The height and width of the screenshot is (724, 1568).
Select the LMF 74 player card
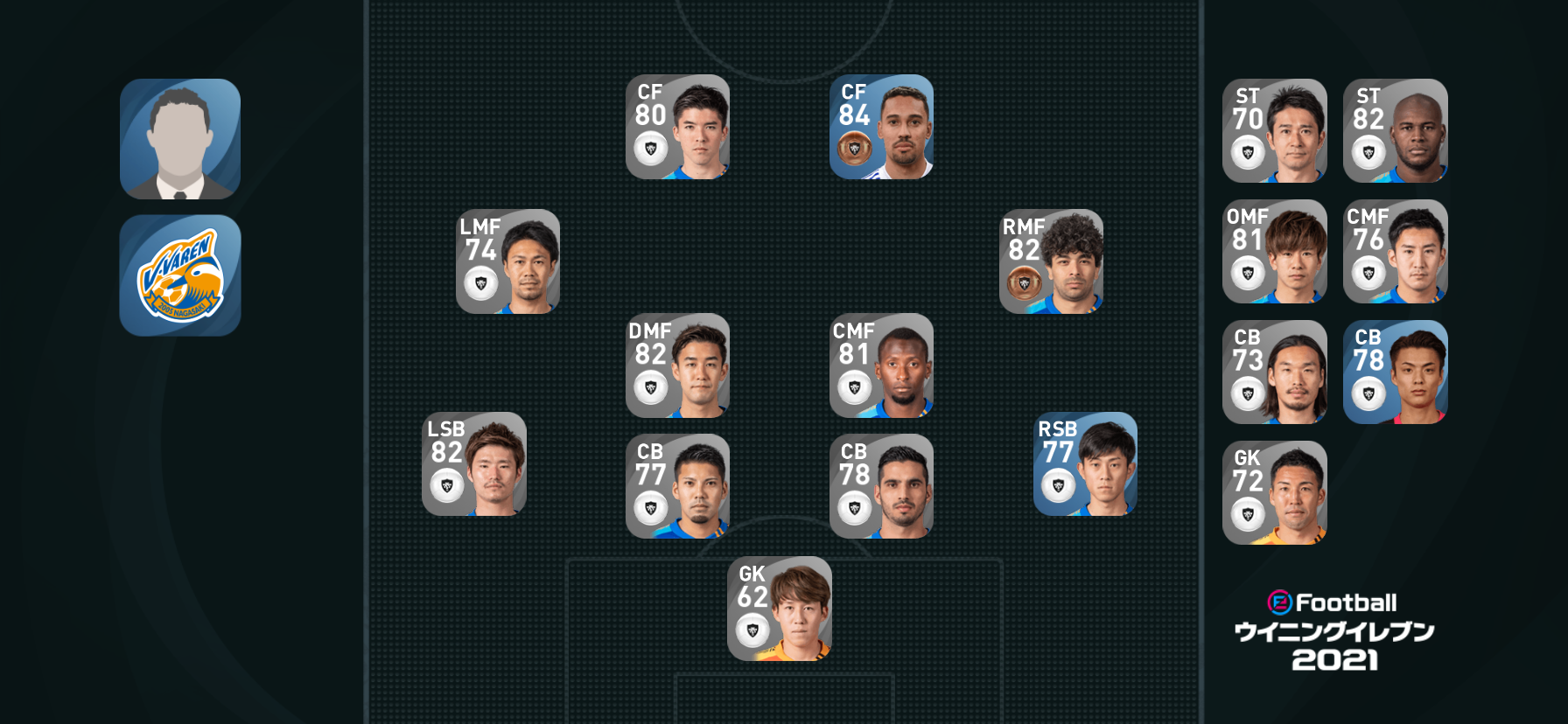pos(507,261)
